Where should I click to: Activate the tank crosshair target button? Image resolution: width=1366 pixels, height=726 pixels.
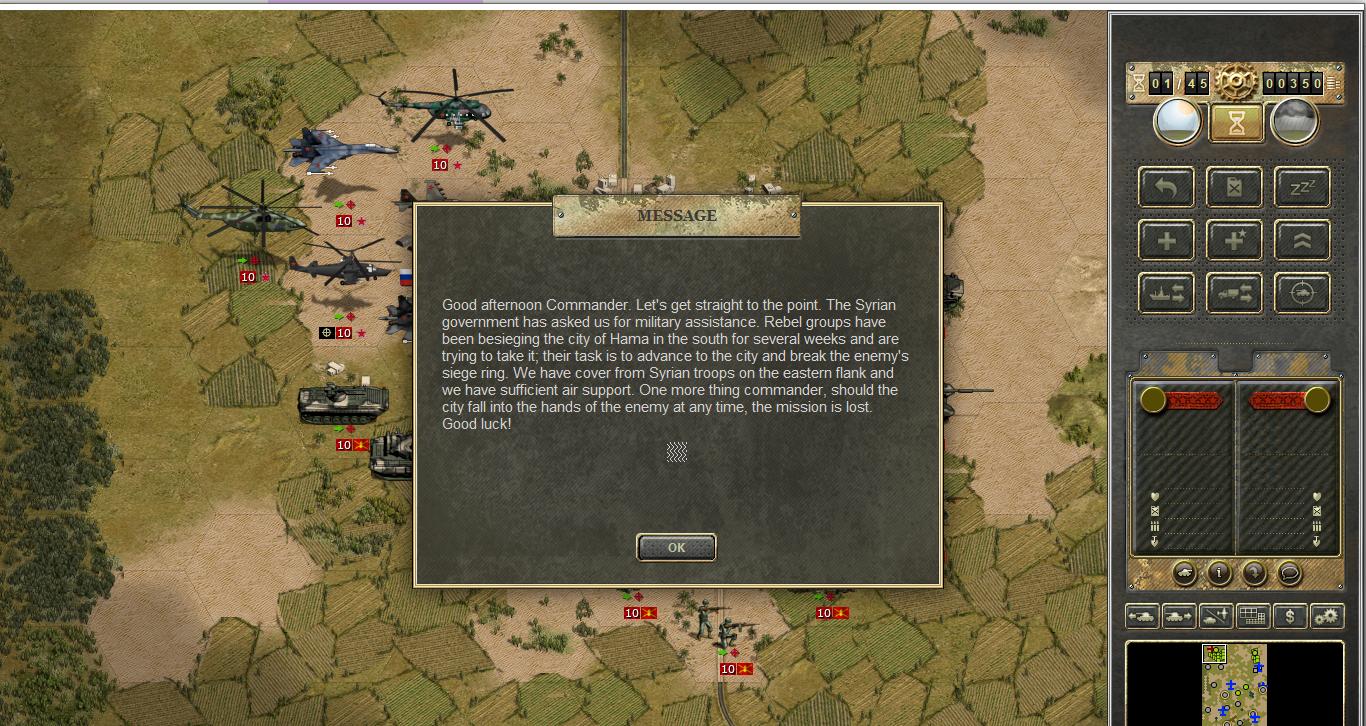[1302, 293]
